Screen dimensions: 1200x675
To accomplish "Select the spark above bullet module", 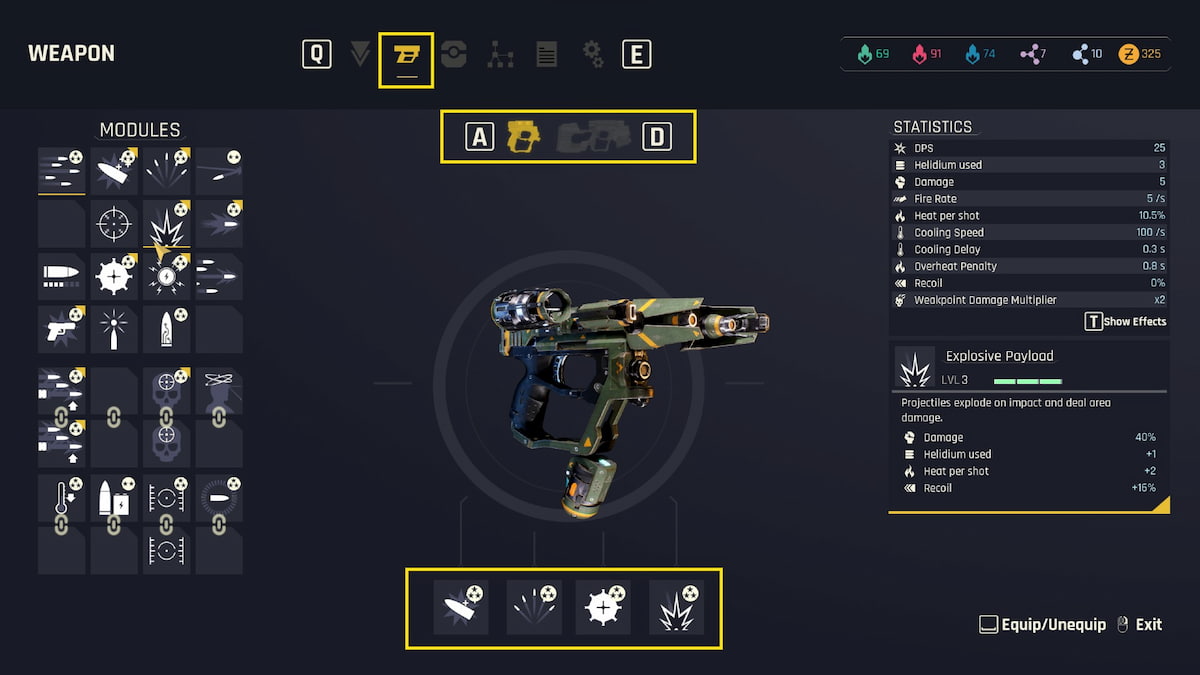I will [114, 329].
